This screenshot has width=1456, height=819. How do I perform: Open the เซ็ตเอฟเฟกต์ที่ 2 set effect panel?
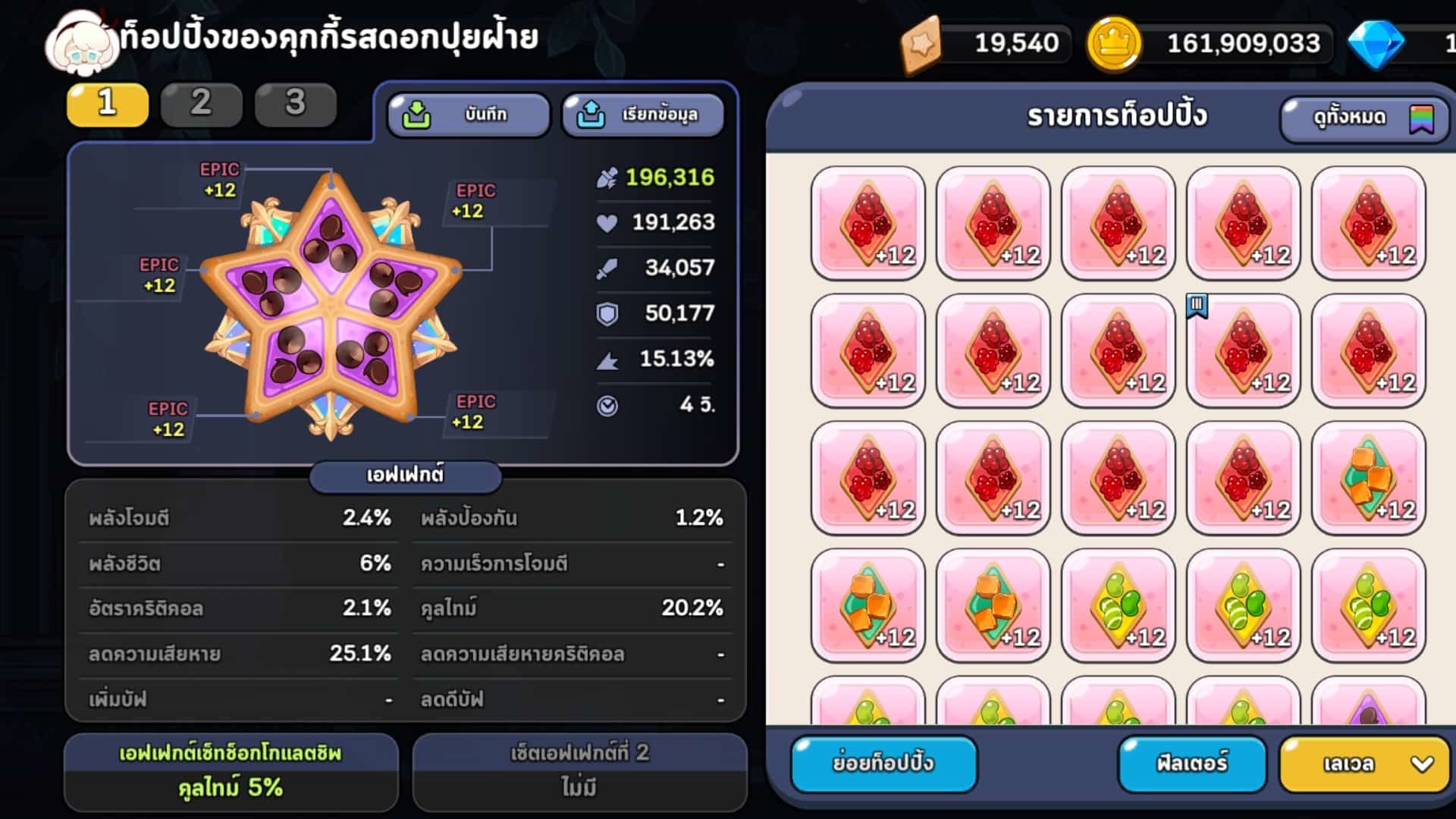coord(579,771)
